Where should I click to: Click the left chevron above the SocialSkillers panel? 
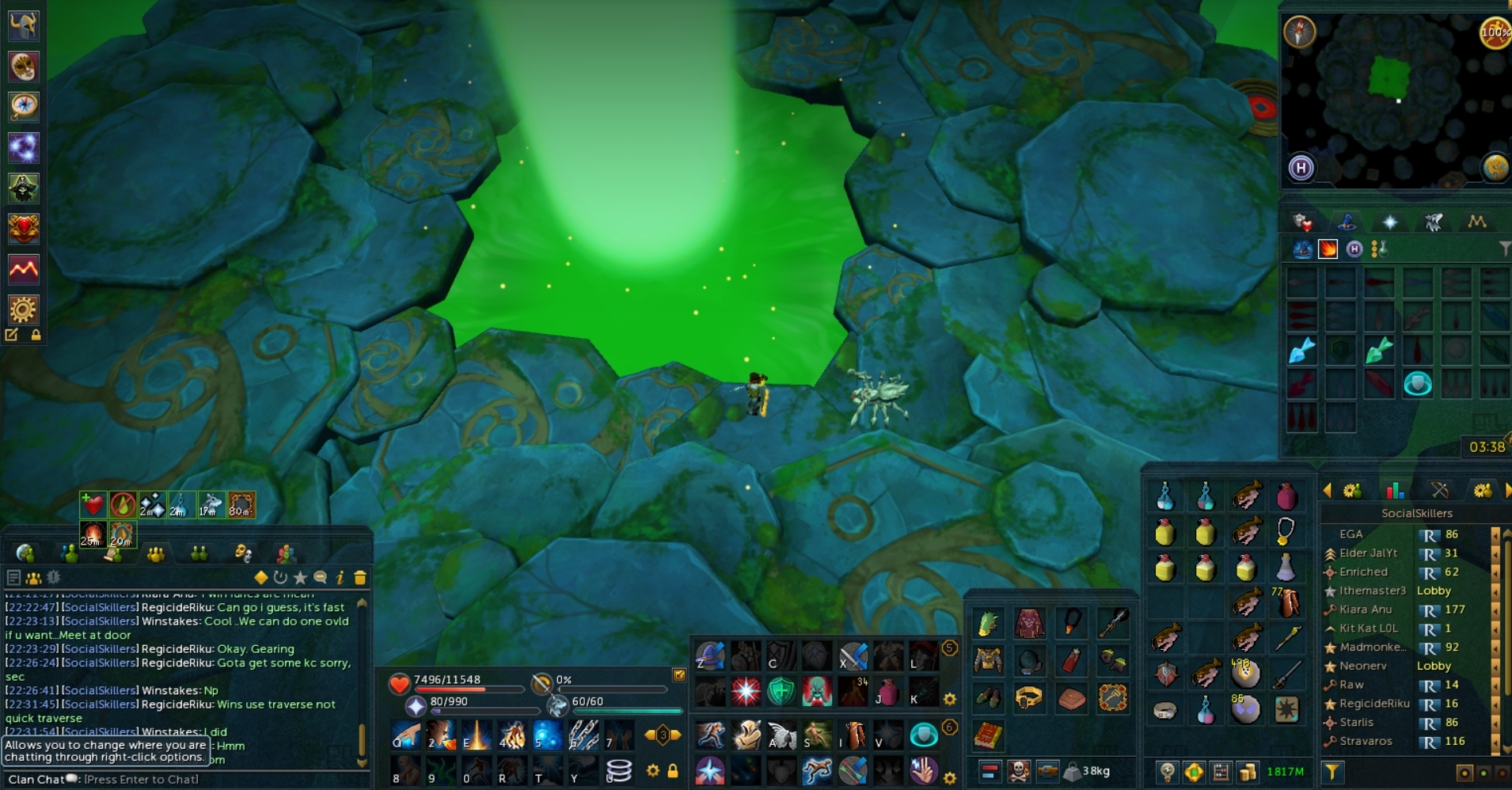1329,489
